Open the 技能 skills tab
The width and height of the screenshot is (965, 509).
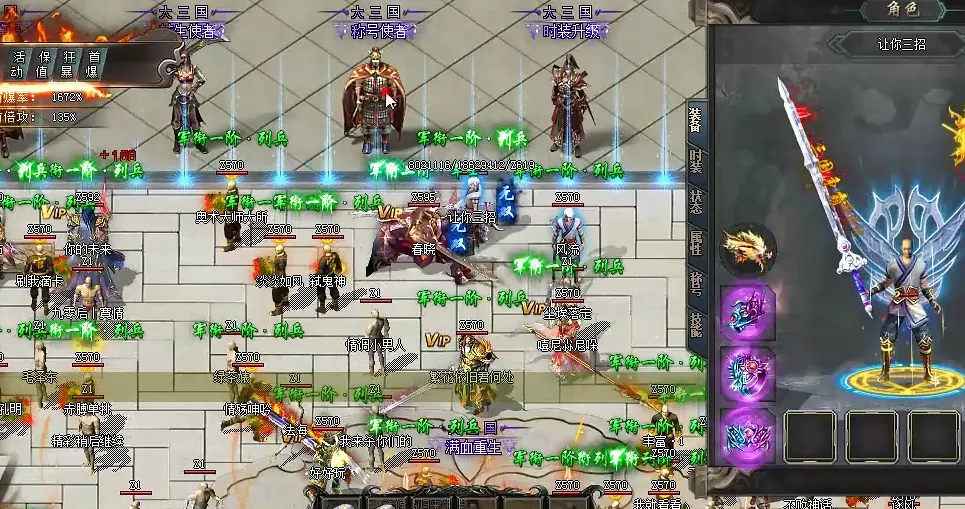point(696,324)
